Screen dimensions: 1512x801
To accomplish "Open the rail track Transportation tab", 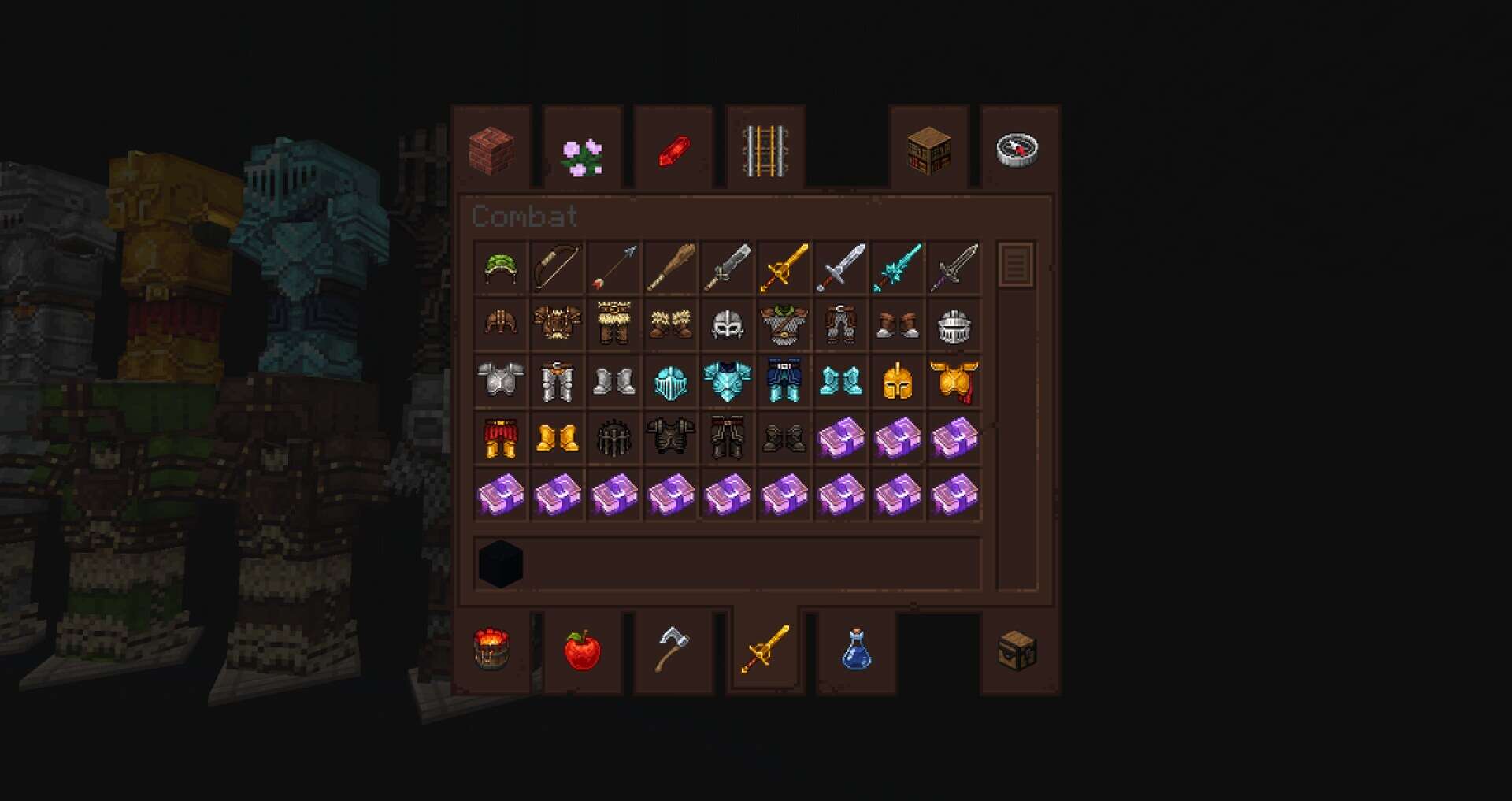I will coord(765,150).
